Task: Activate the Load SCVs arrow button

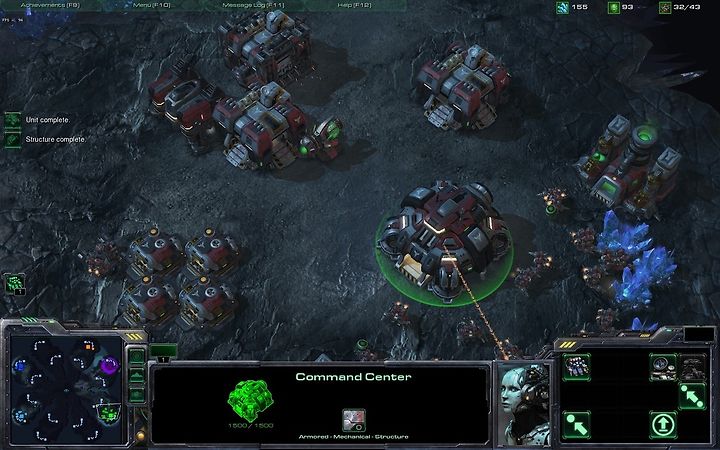Action: click(576, 424)
